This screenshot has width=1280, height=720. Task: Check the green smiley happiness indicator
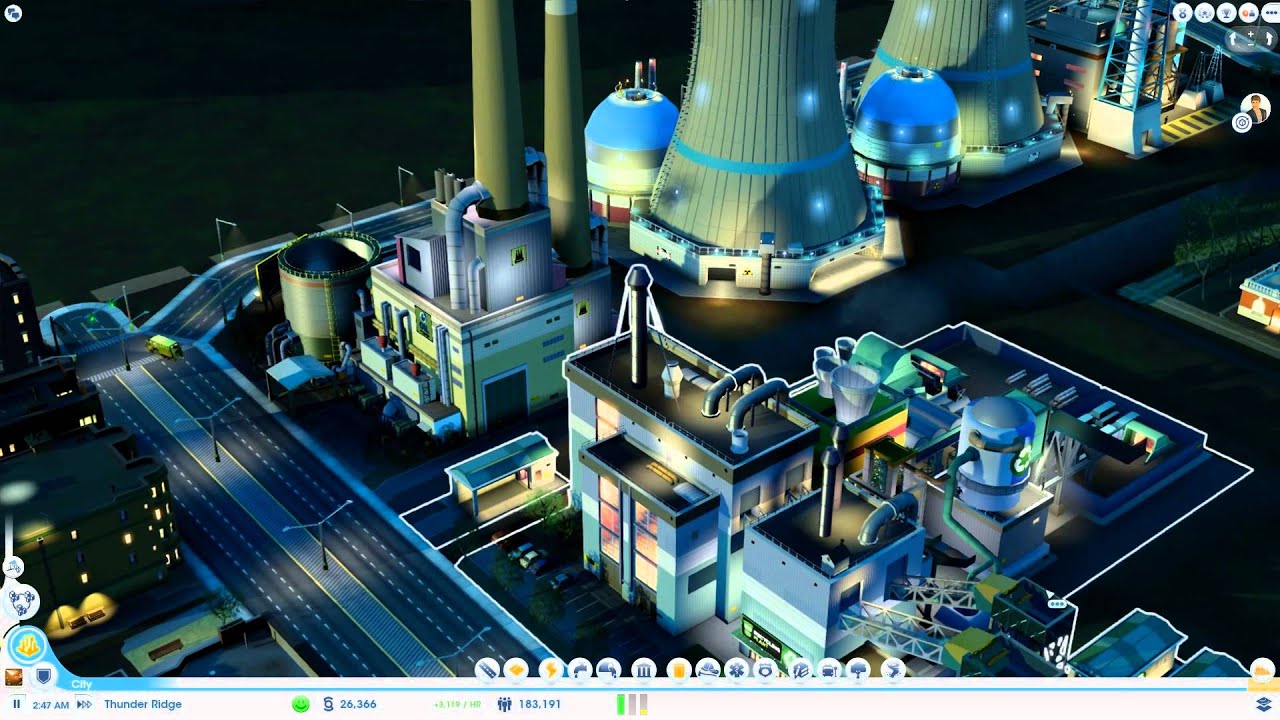pos(300,704)
